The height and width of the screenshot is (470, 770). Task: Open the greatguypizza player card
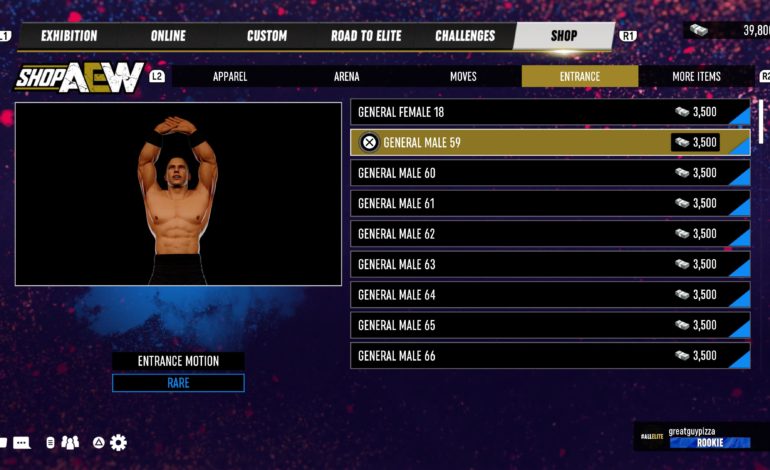click(694, 437)
